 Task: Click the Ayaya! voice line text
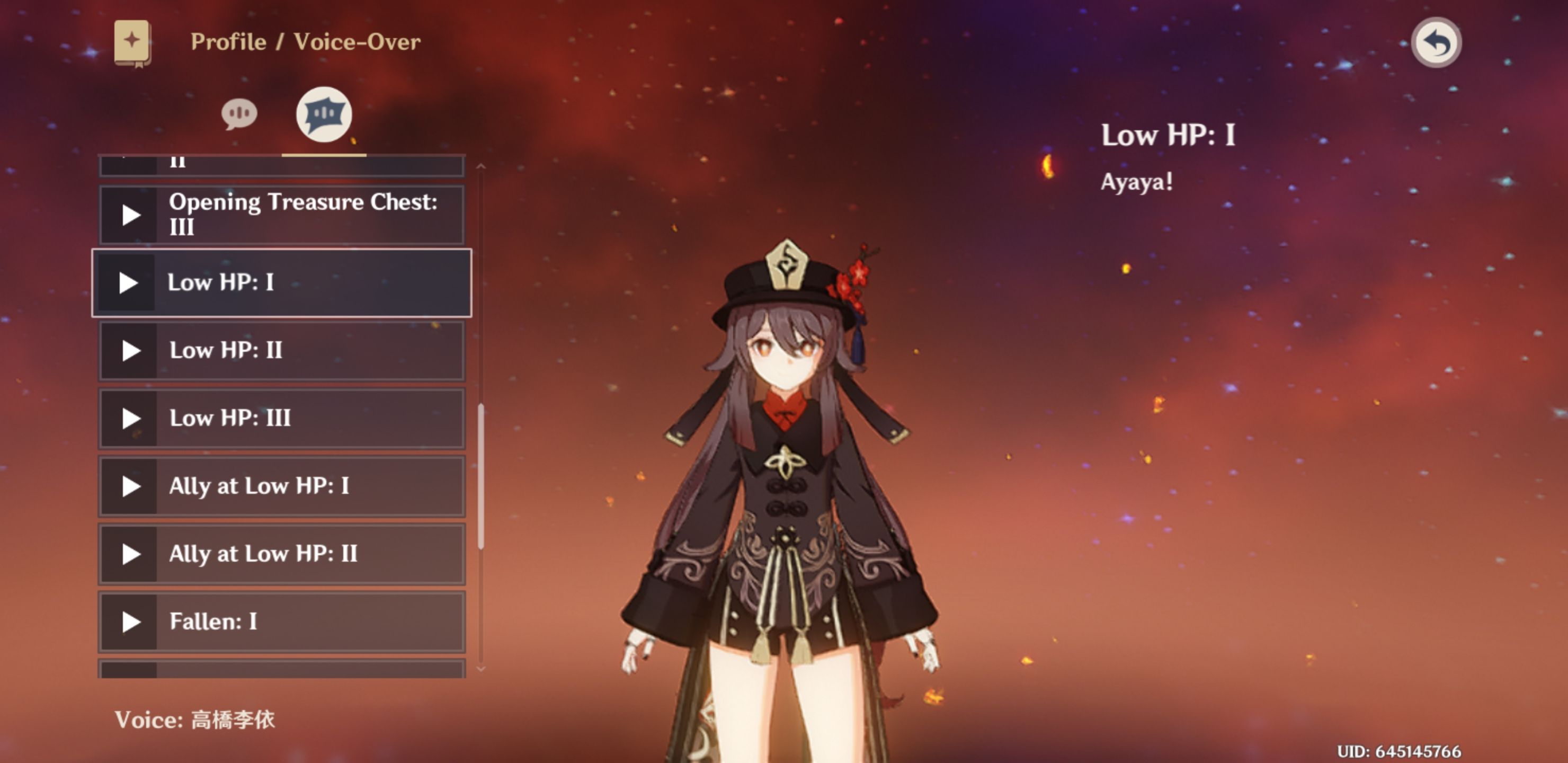click(x=1137, y=181)
